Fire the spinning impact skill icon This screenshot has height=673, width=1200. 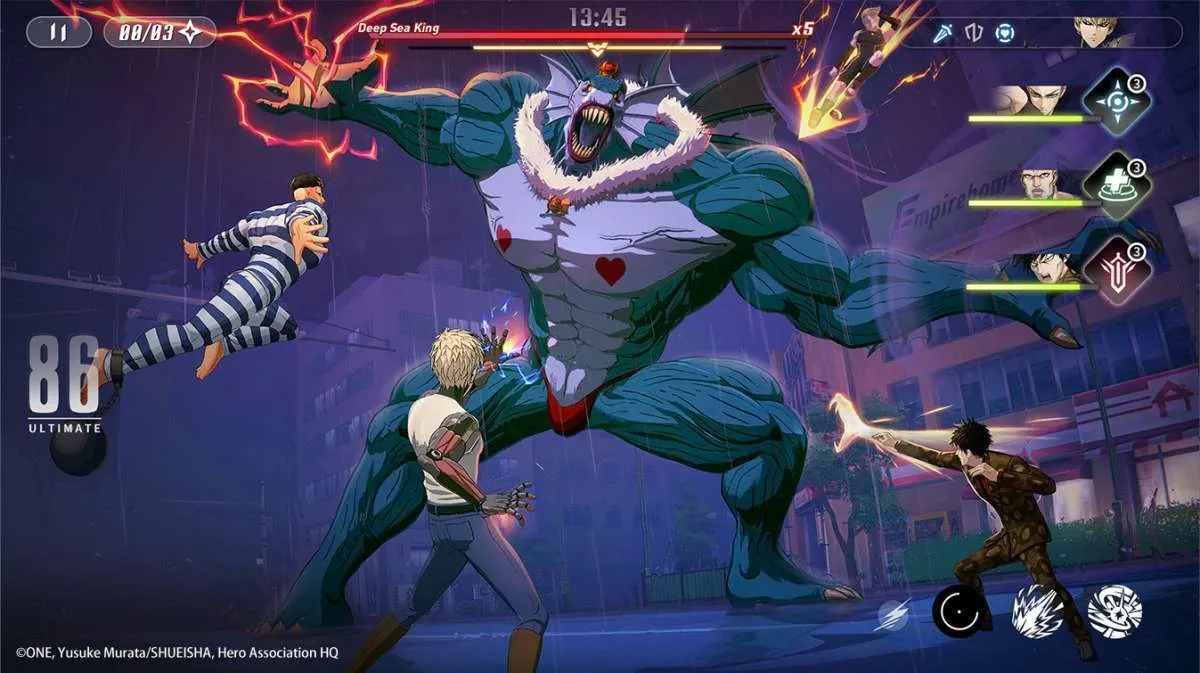click(x=1114, y=611)
